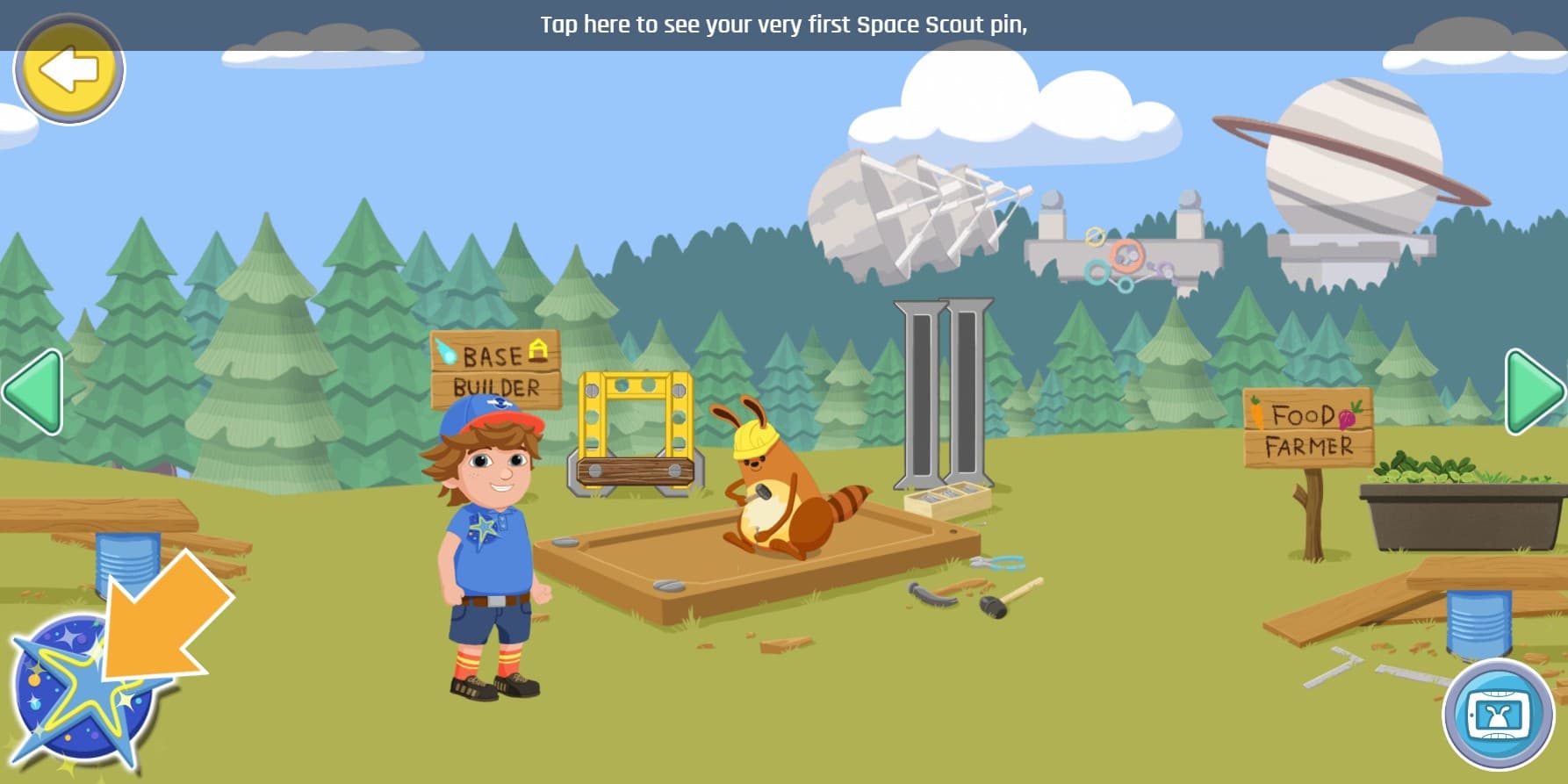
Task: Click the gray metal pillars
Action: (x=939, y=395)
